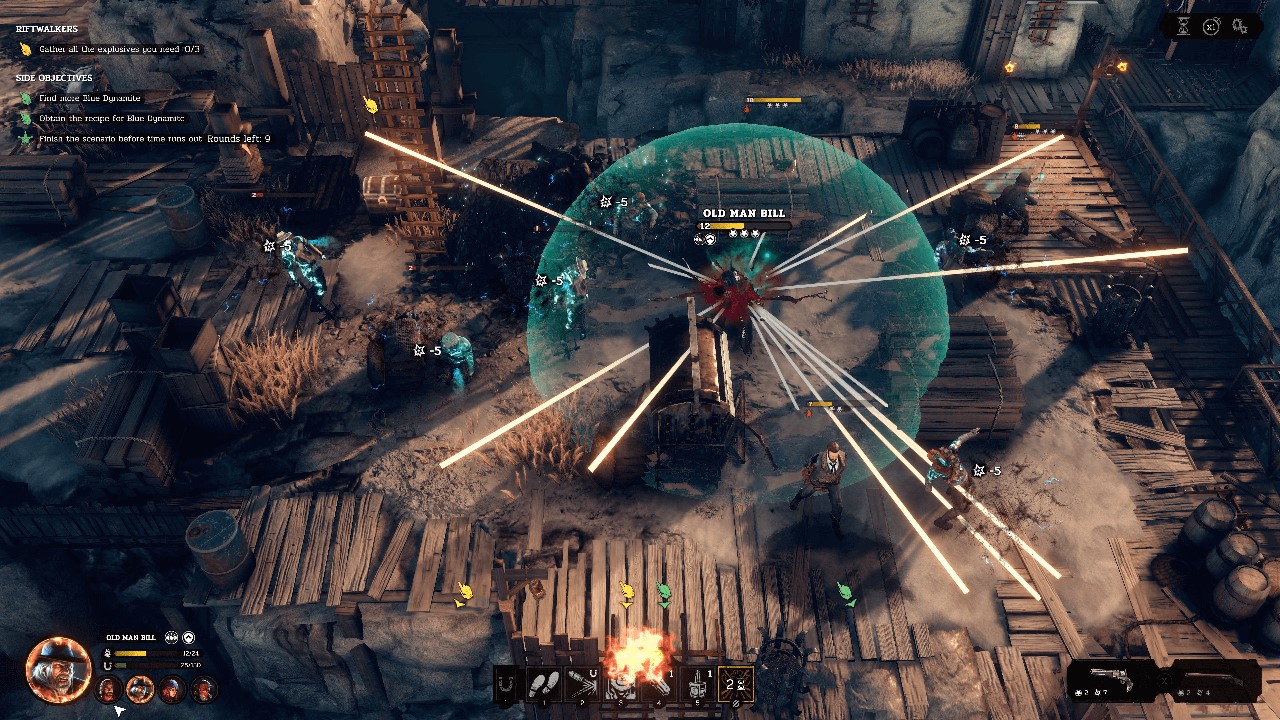Expand the SIDE OBJECTIVES list
The height and width of the screenshot is (720, 1280).
tap(54, 78)
